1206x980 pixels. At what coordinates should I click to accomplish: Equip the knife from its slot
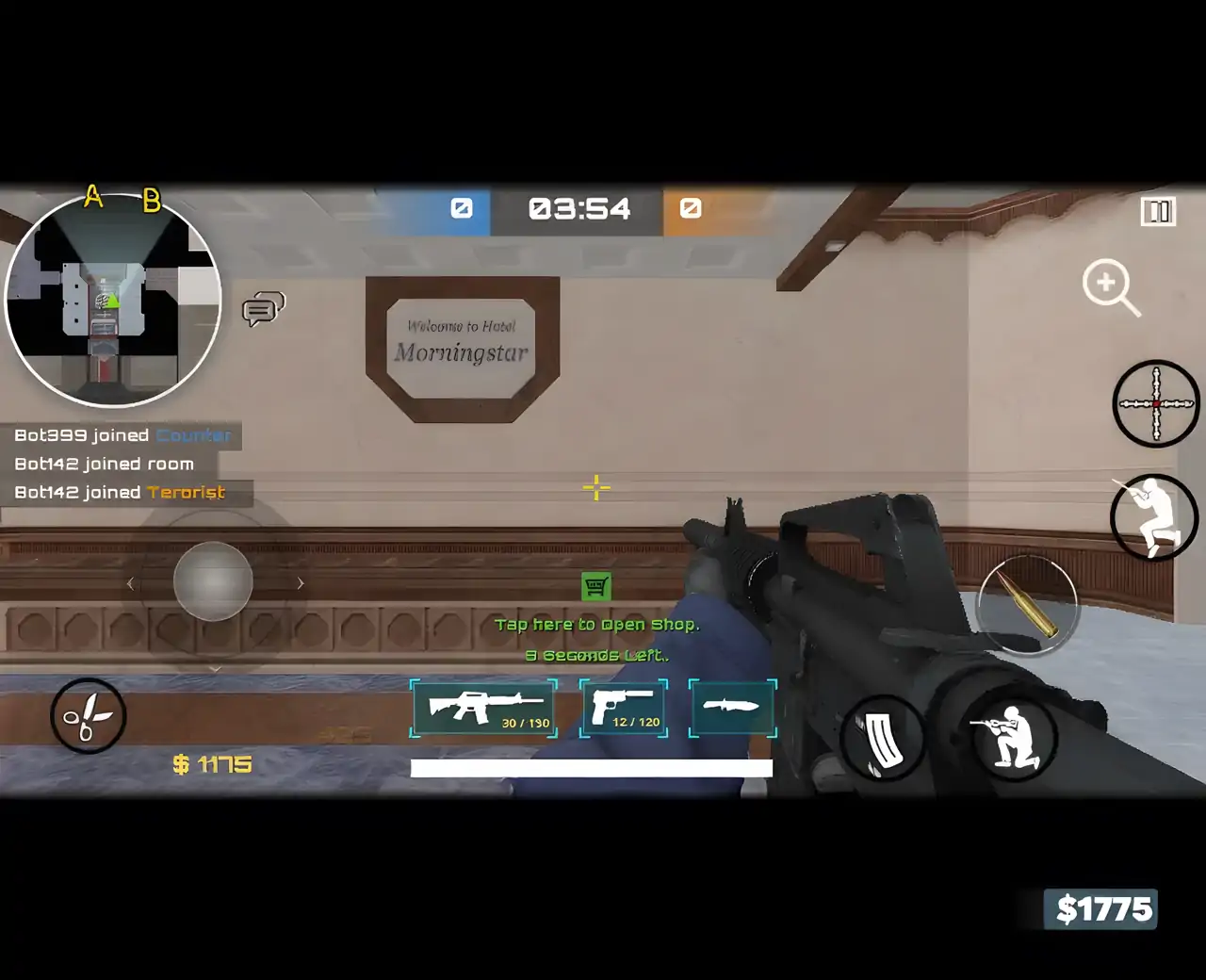coord(732,708)
